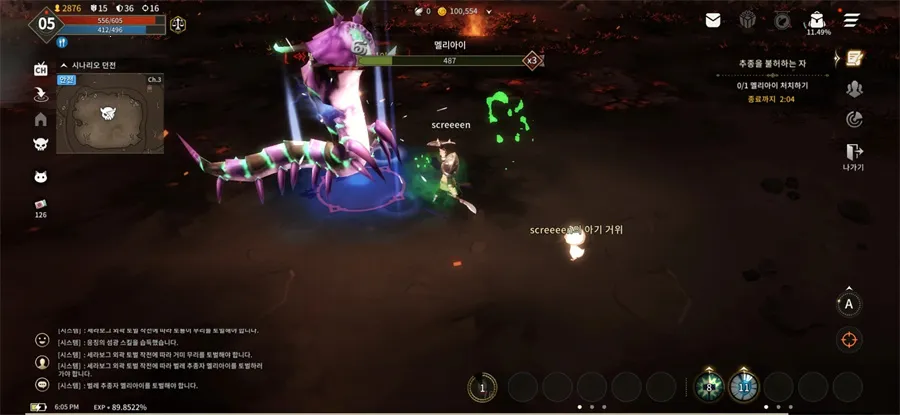Use the hotbar slot showing cooldown 1
The height and width of the screenshot is (415, 900).
(x=482, y=387)
